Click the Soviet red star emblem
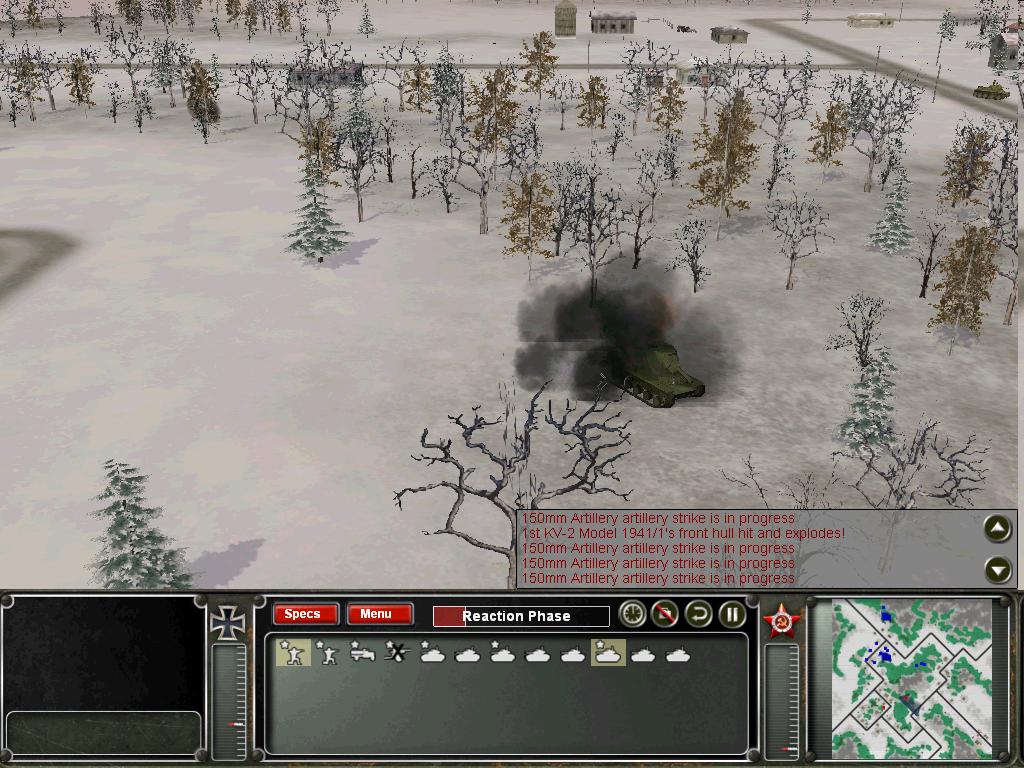Screen dimensions: 1024x768 point(781,620)
